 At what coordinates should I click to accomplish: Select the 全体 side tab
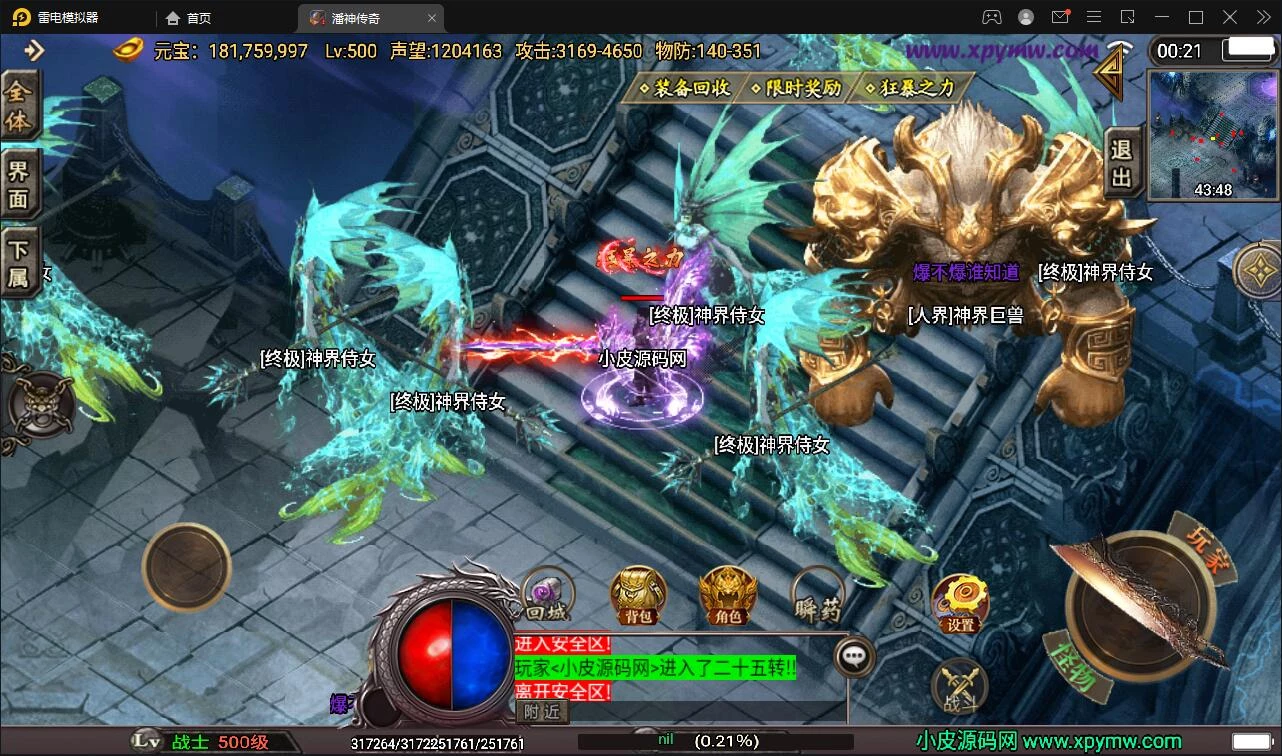[20, 107]
